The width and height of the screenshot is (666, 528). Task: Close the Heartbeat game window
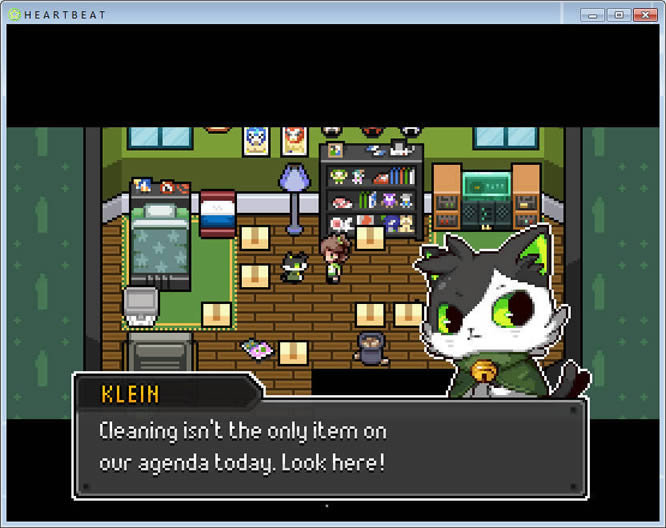click(x=643, y=15)
